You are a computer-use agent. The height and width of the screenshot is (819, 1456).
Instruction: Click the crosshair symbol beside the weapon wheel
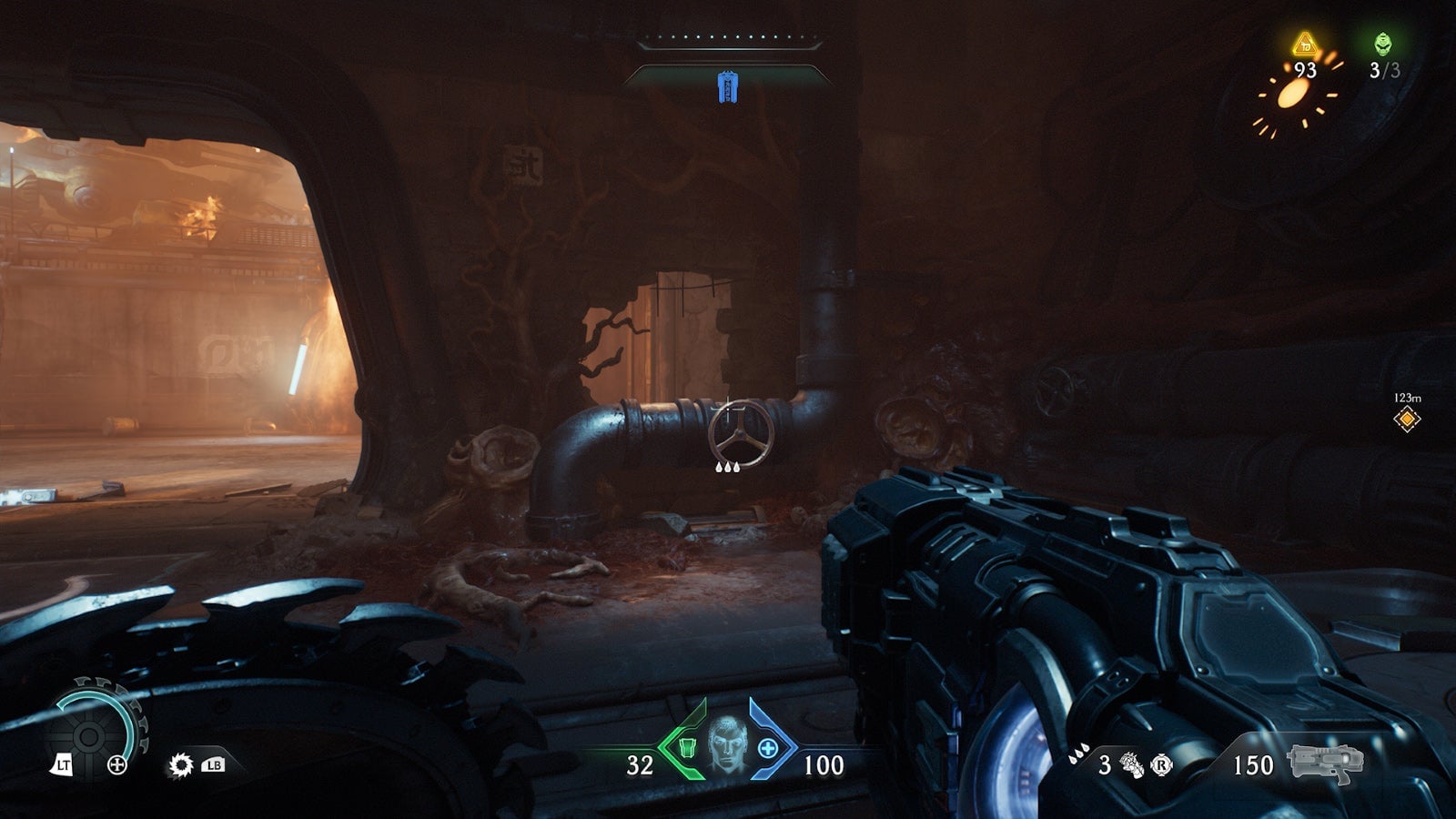tap(116, 765)
